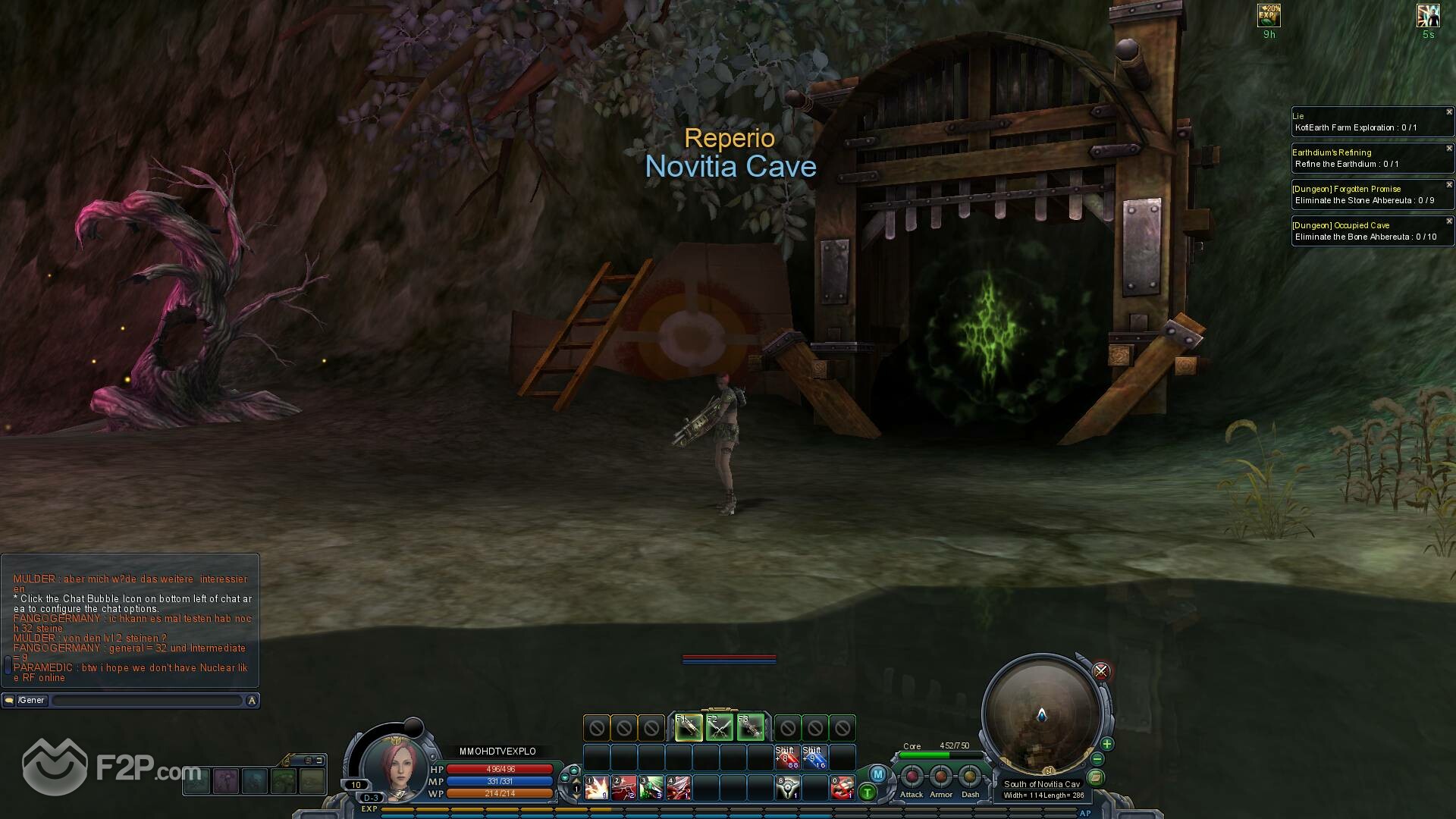Click the green T round button
Viewport: 1456px width, 819px height.
click(868, 793)
